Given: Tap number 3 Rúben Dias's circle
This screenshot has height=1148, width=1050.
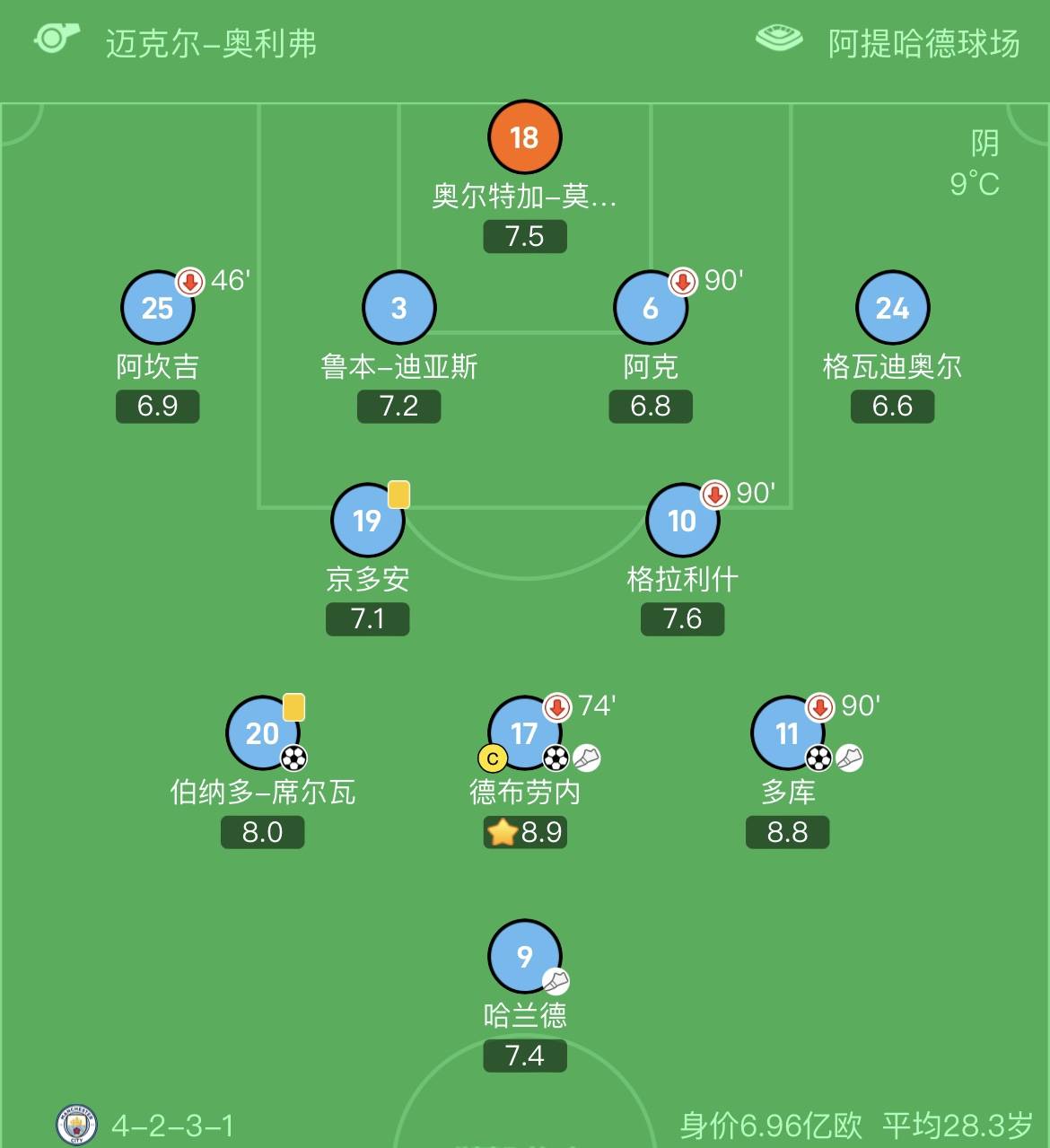Looking at the screenshot, I should tap(398, 308).
